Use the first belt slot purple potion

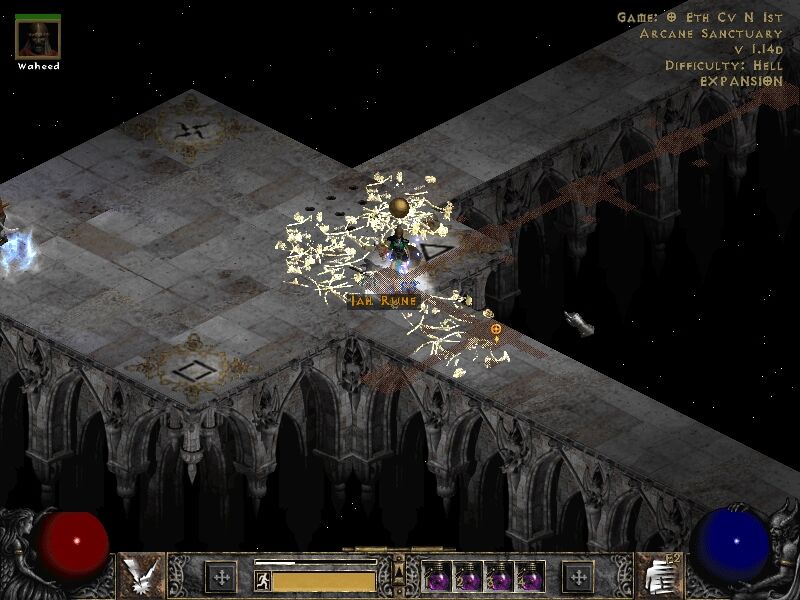coord(437,577)
